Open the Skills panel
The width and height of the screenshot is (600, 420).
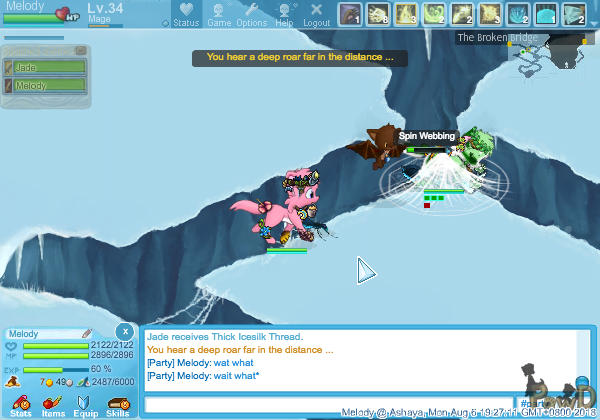point(117,405)
